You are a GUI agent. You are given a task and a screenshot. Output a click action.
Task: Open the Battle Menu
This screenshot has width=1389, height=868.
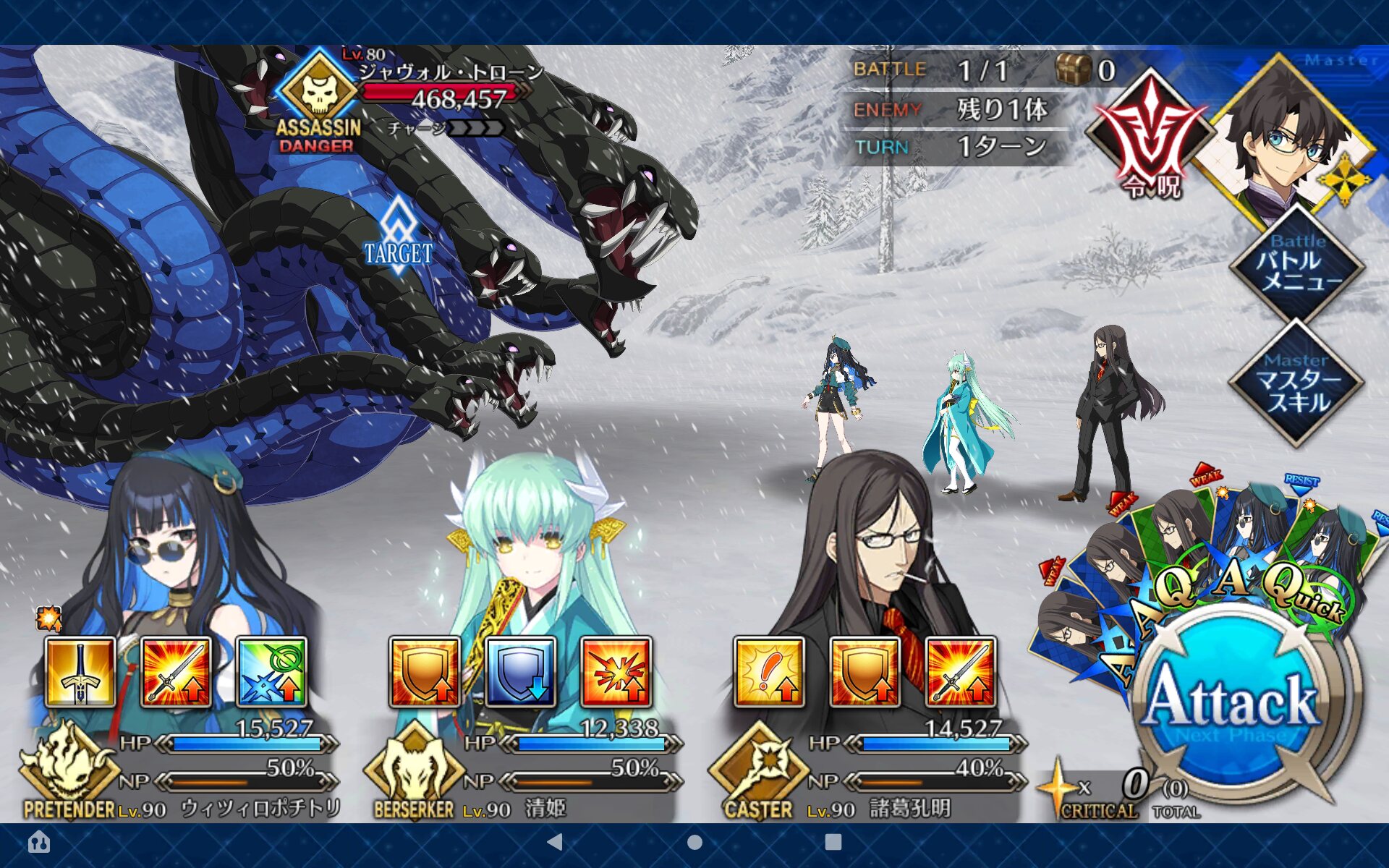pyautogui.click(x=1297, y=265)
